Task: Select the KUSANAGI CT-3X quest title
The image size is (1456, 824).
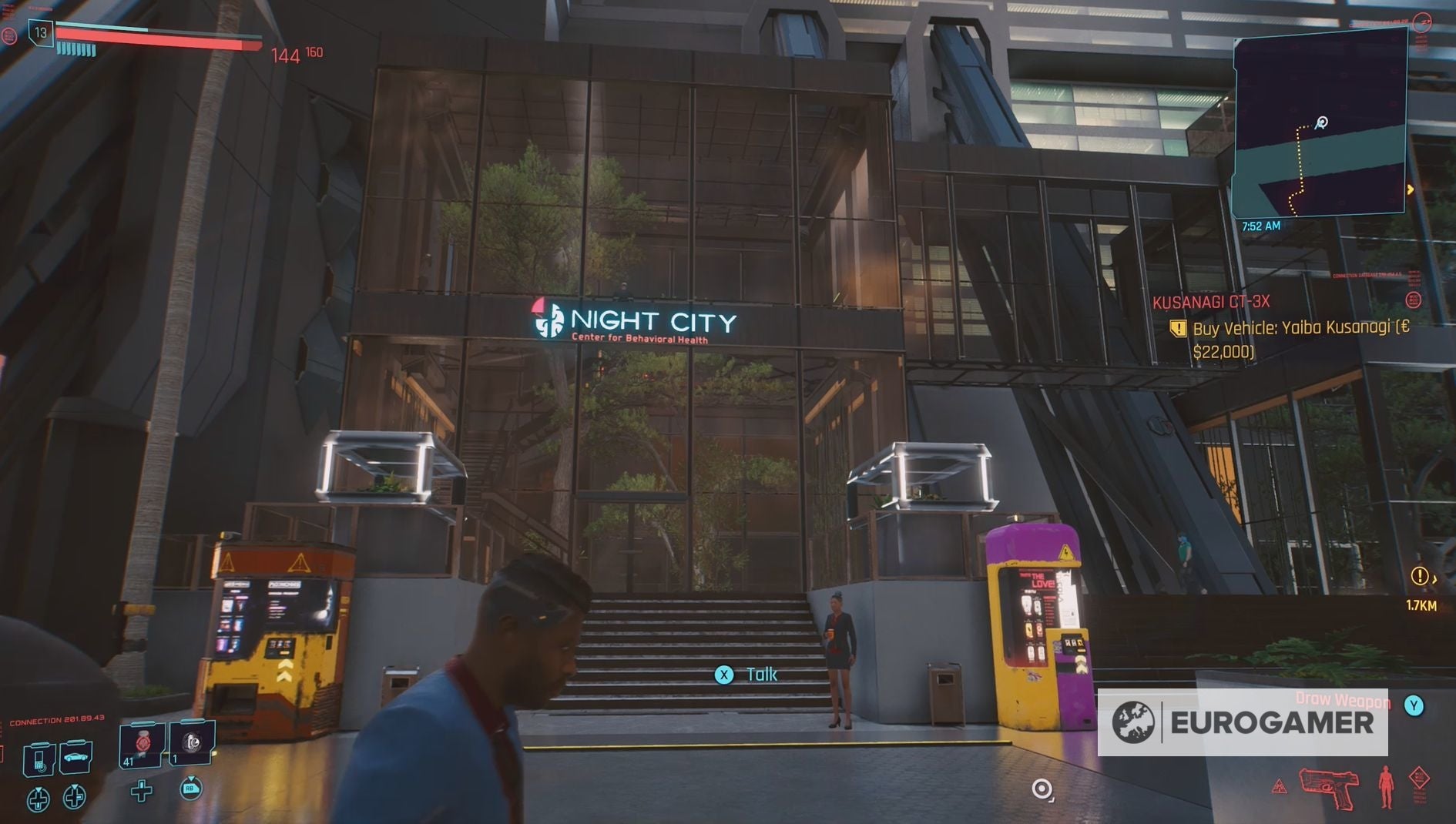Action: pyautogui.click(x=1211, y=303)
